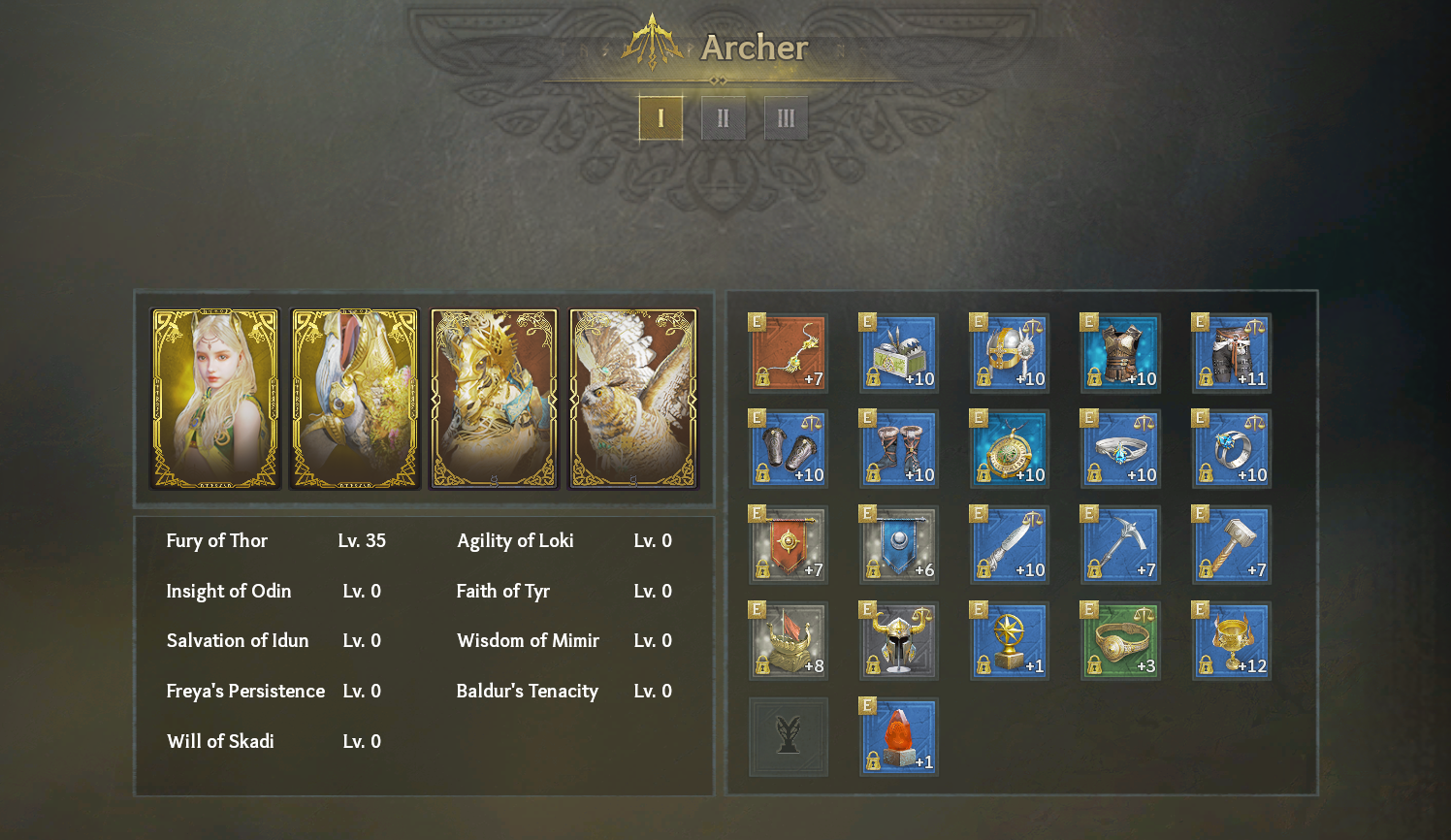Select the gauntlets +10 slot

coord(789,449)
